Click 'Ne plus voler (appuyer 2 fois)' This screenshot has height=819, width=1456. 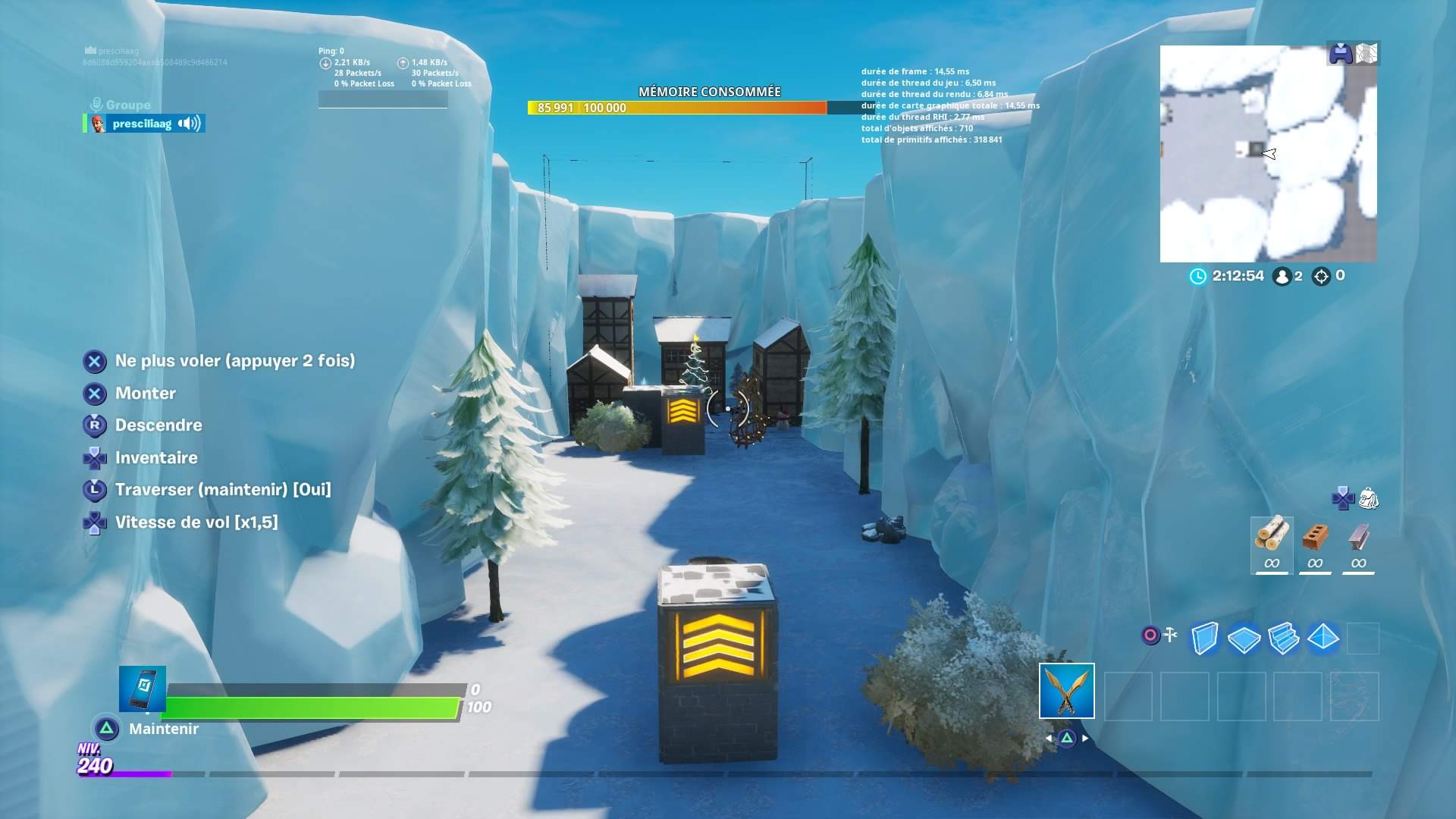click(x=235, y=361)
